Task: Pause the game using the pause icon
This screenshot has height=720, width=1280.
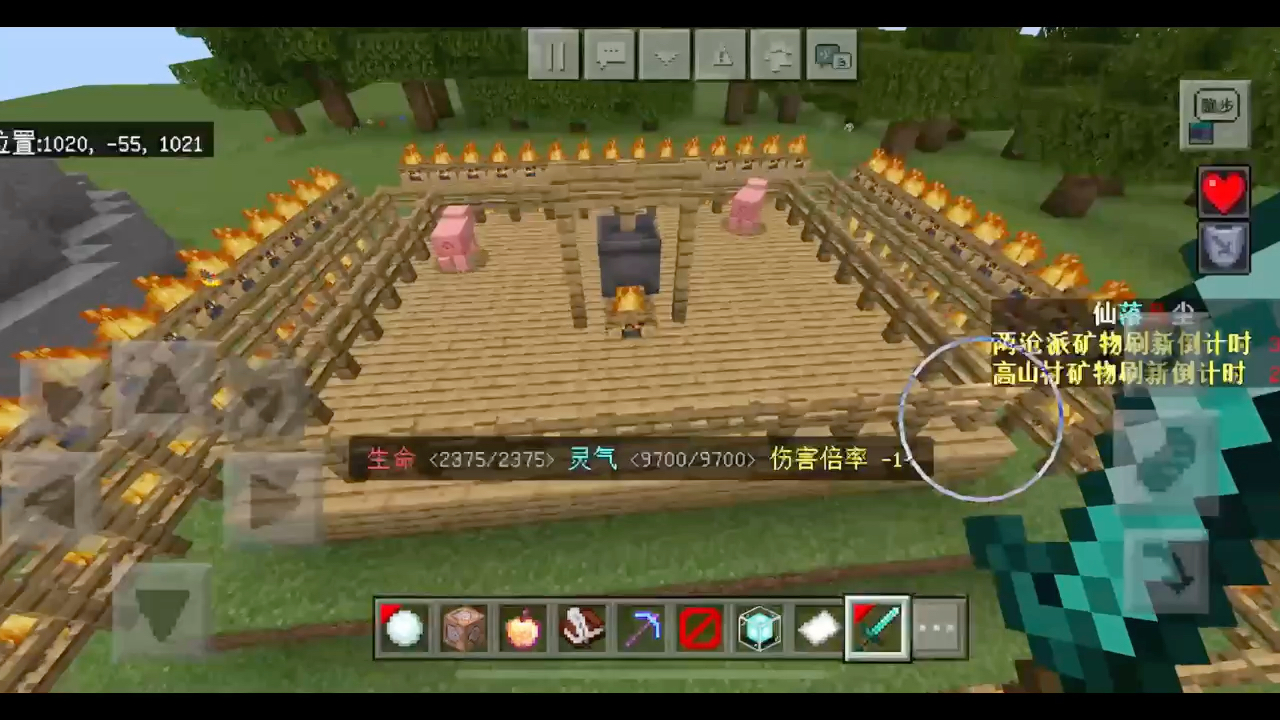Action: click(x=556, y=54)
